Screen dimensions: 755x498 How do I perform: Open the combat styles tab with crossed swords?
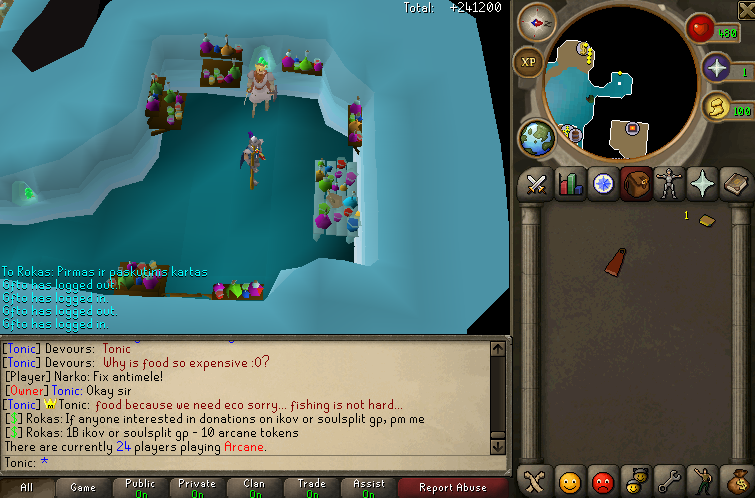[x=536, y=184]
